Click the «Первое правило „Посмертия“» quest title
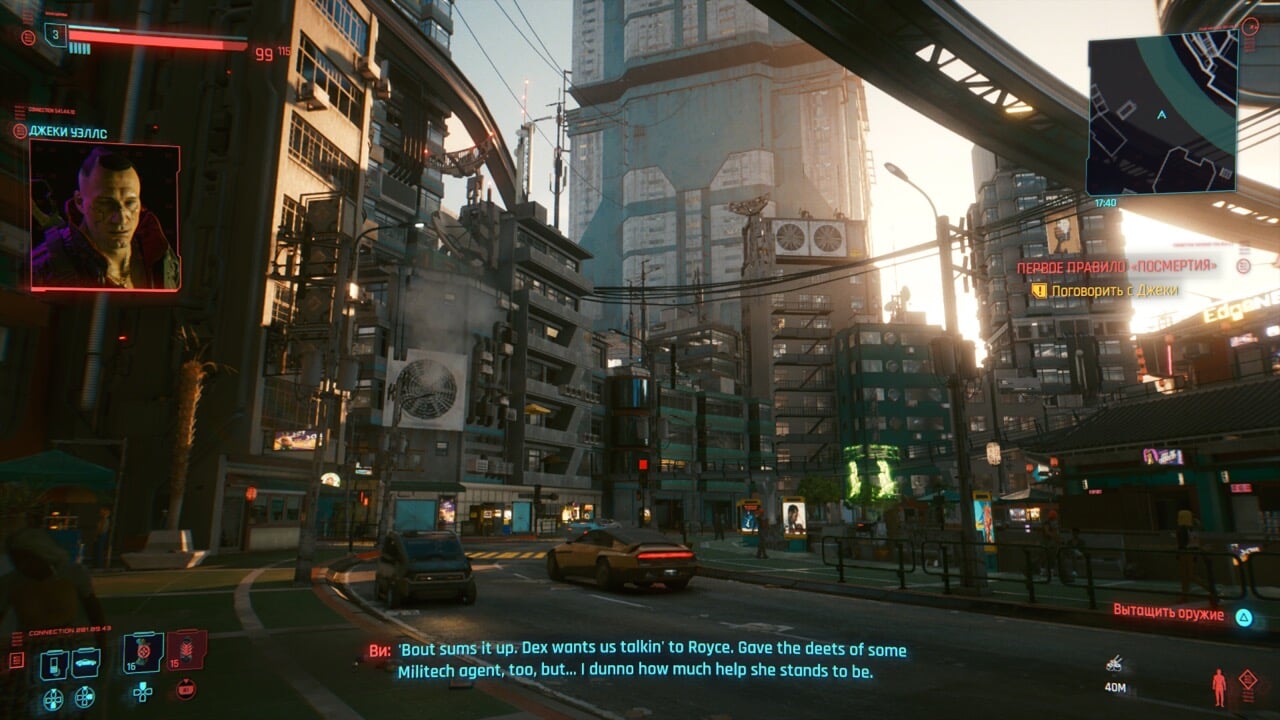 1117,267
